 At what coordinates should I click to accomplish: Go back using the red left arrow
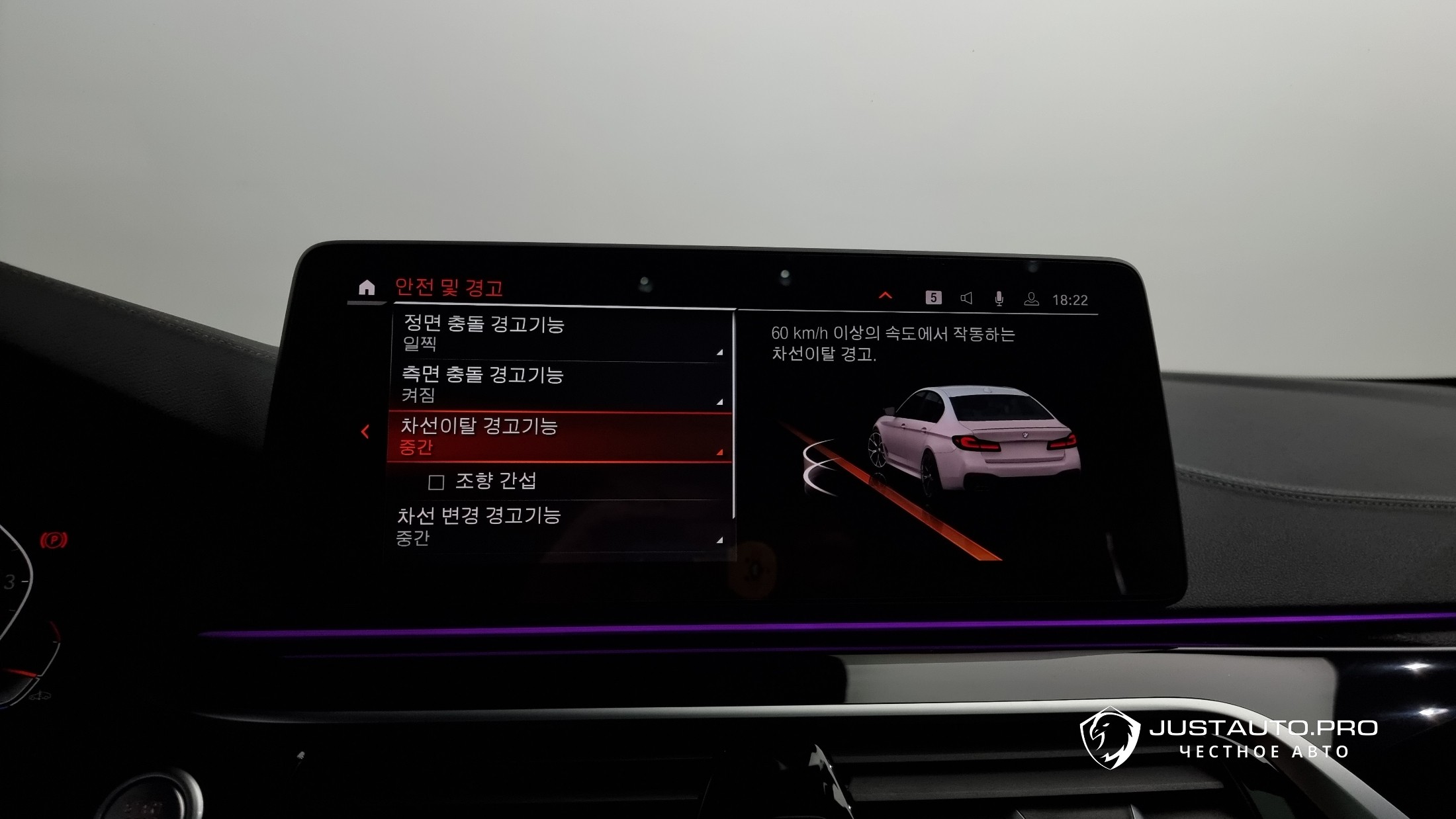coord(365,432)
